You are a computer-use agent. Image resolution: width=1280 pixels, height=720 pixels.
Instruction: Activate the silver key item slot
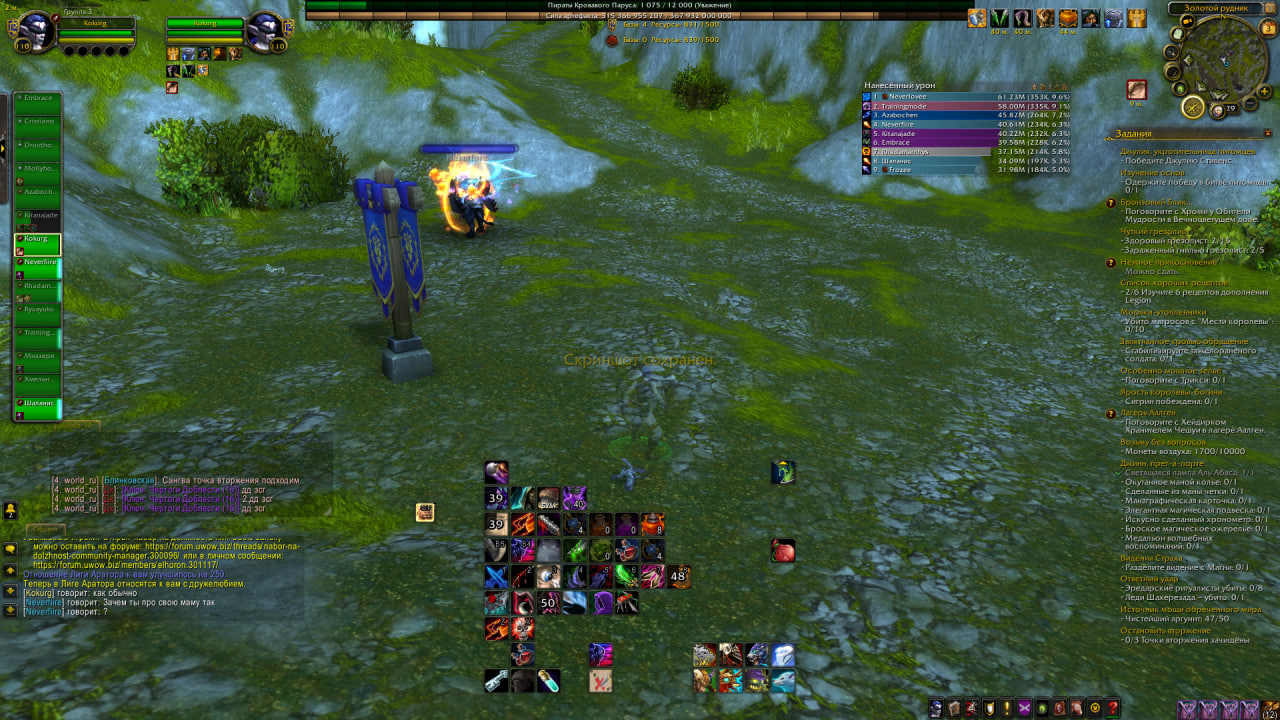click(497, 682)
